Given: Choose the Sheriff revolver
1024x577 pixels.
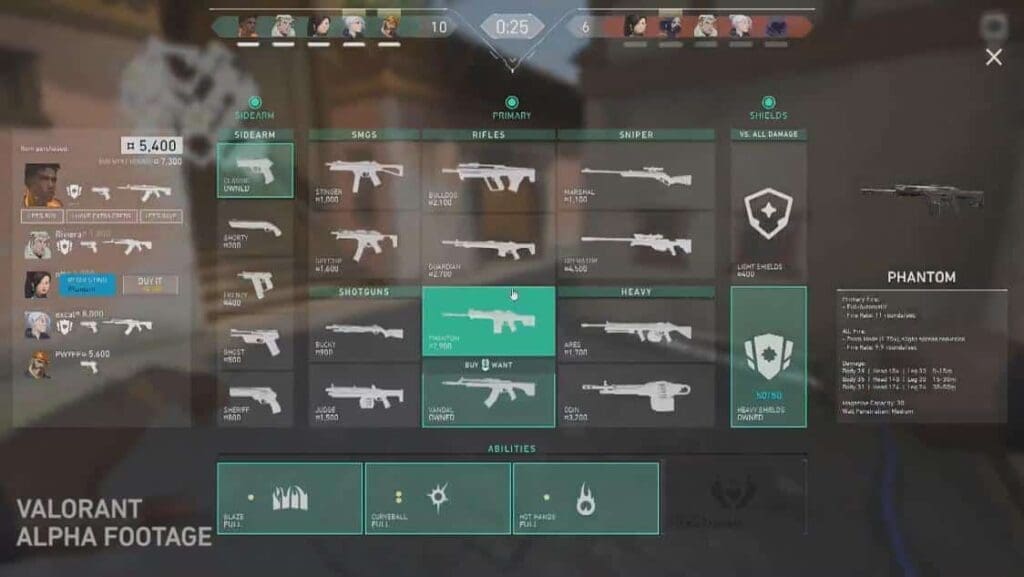Looking at the screenshot, I should pos(255,399).
